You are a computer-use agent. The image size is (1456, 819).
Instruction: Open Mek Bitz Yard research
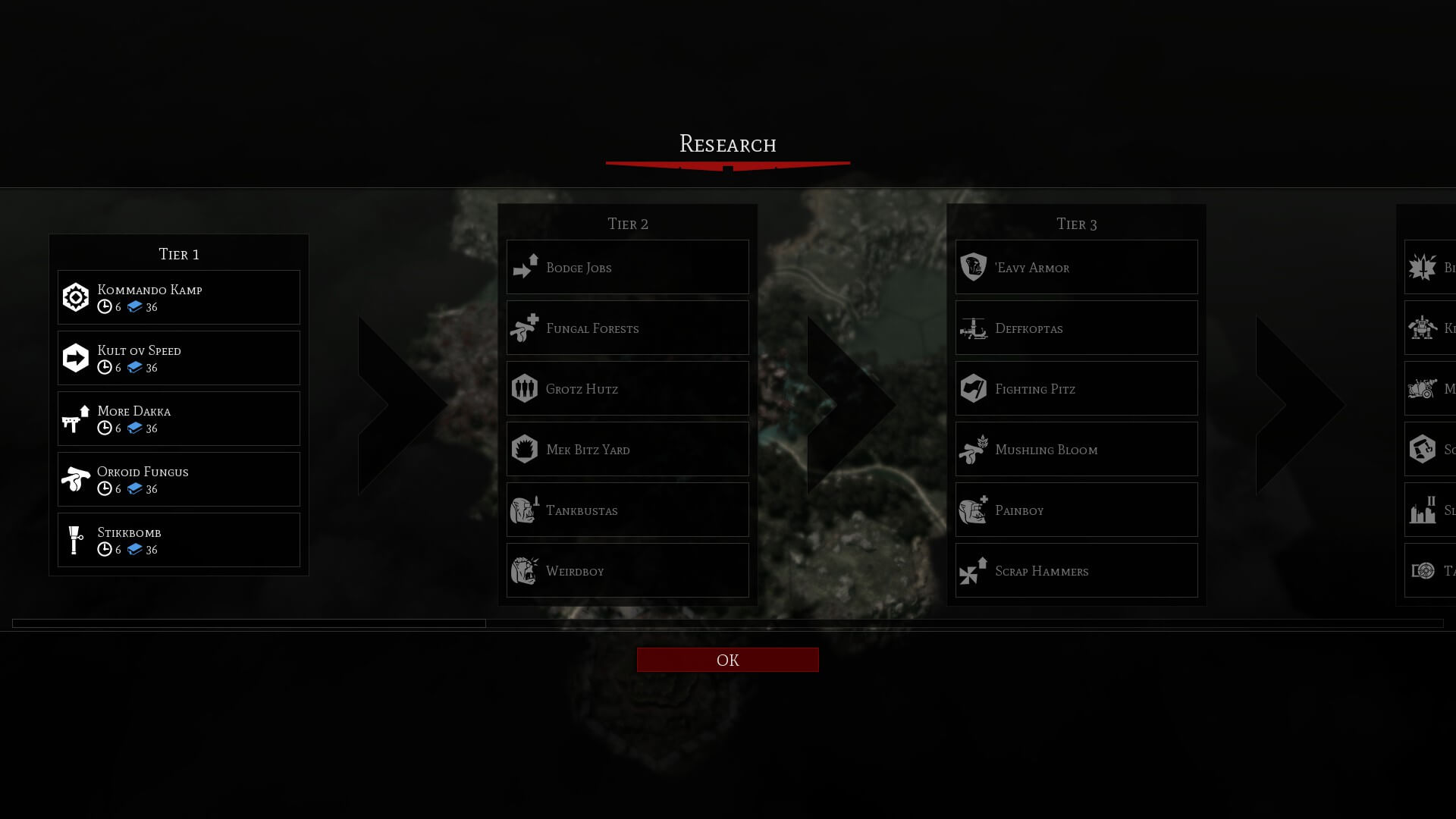point(628,449)
